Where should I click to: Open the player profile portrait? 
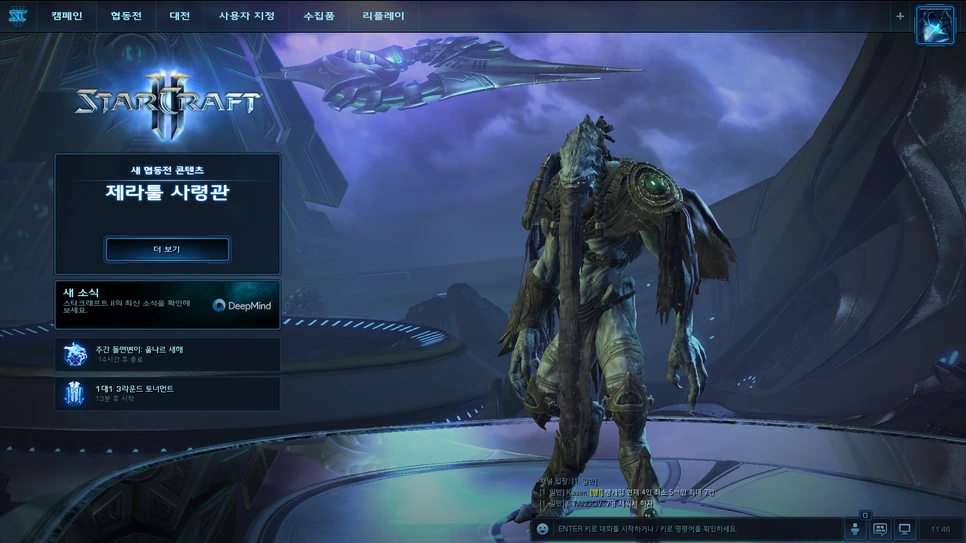click(x=935, y=25)
